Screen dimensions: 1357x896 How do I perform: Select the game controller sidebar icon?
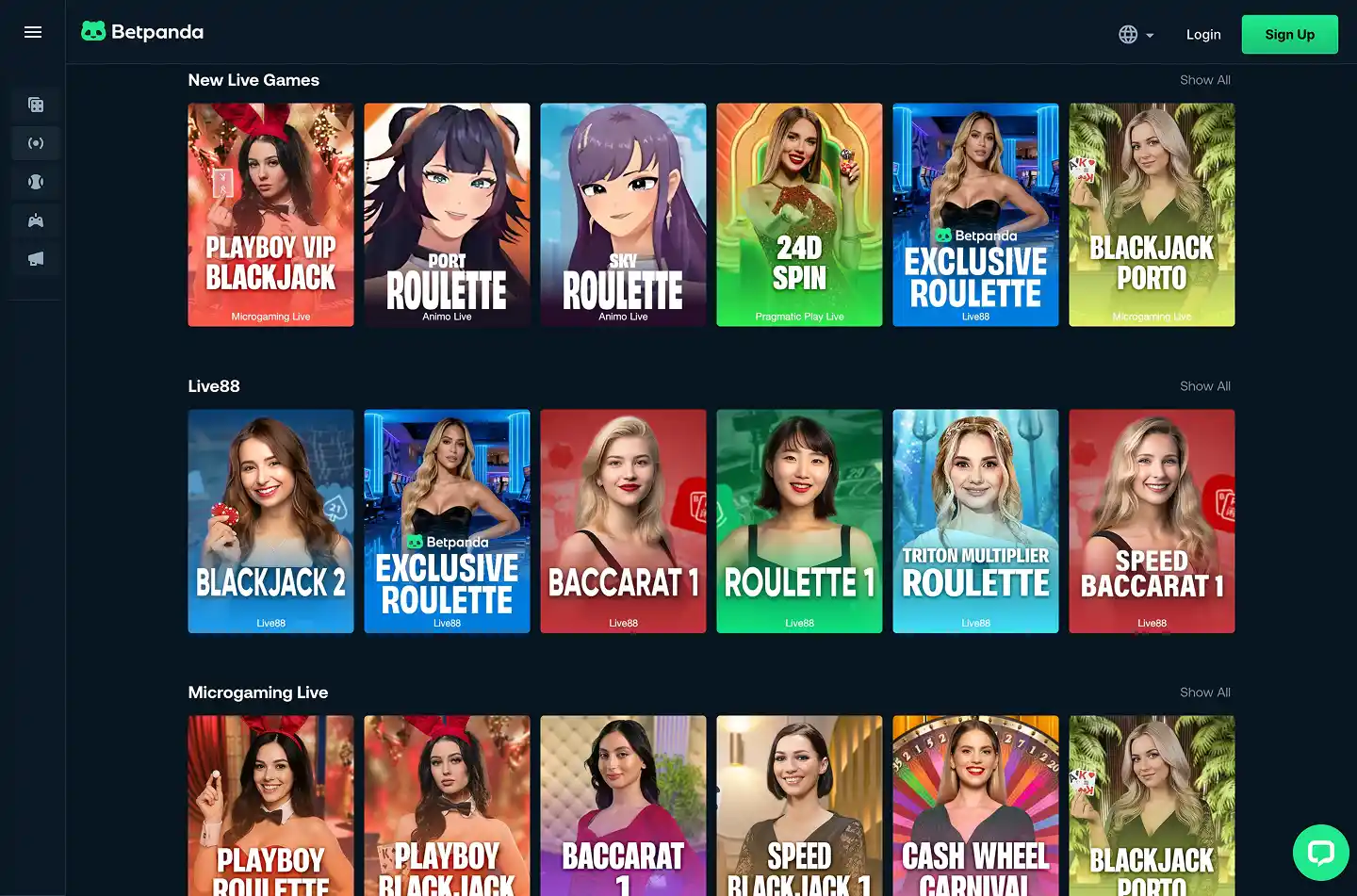[36, 220]
